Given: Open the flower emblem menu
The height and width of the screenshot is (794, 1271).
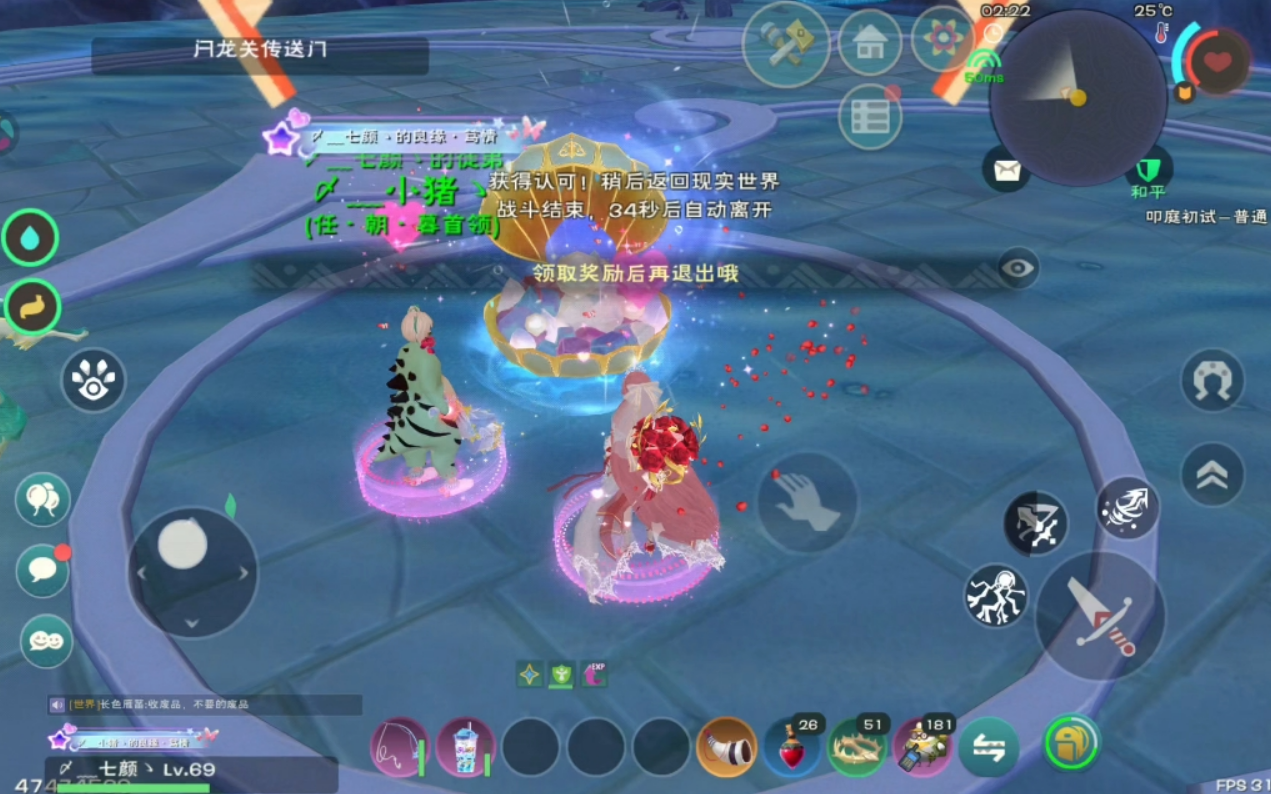Looking at the screenshot, I should click(x=941, y=40).
